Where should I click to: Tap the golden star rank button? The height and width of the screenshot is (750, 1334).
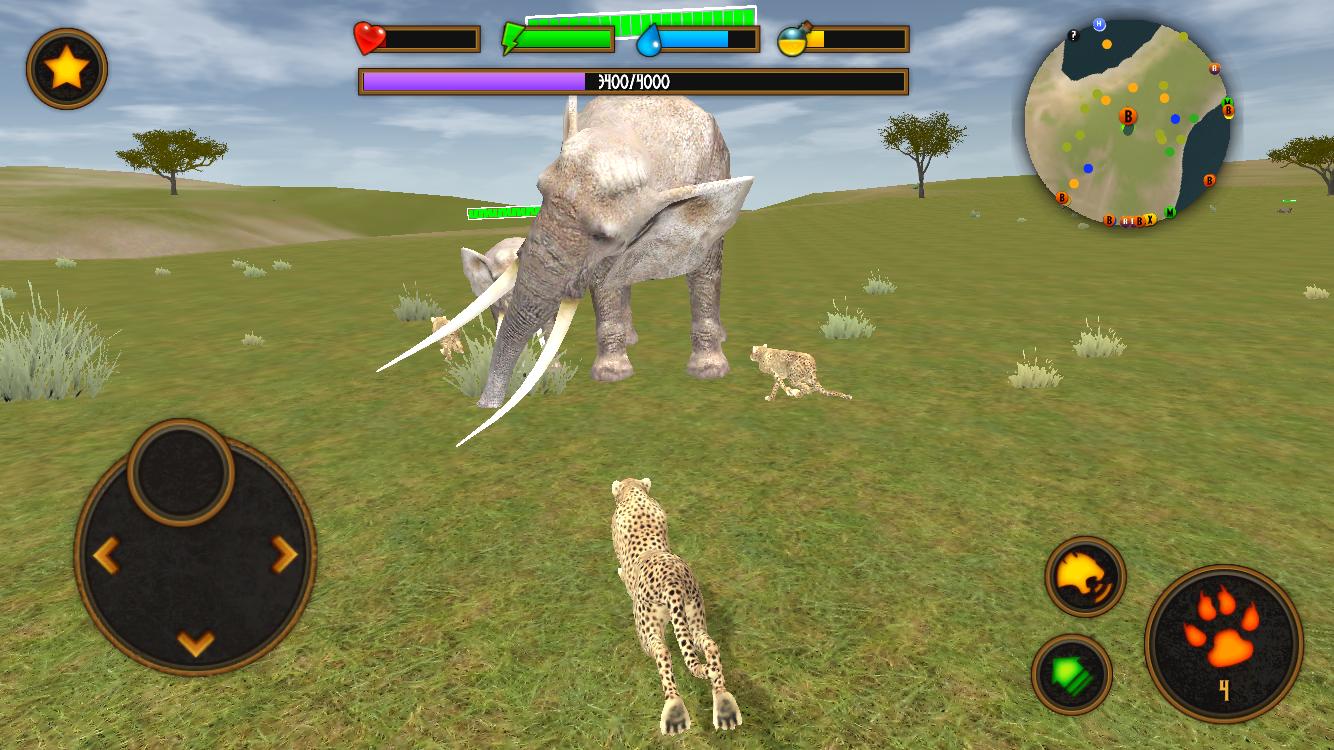coord(64,70)
